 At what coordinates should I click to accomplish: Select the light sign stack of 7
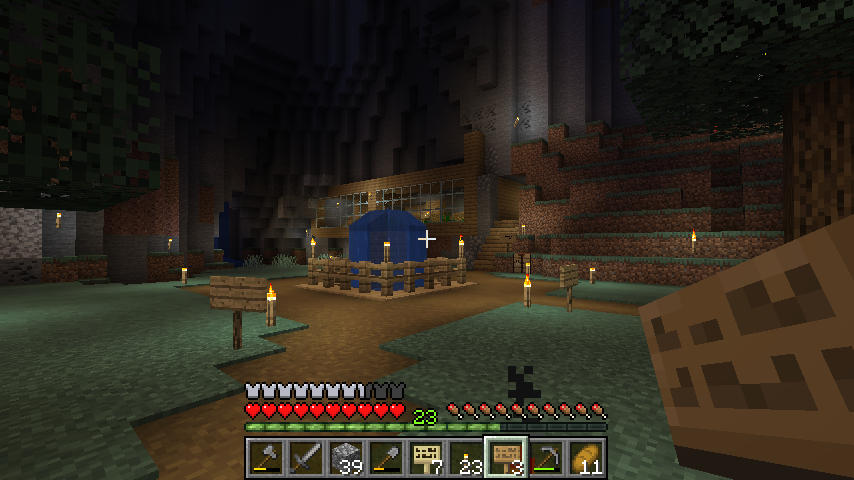[x=425, y=458]
